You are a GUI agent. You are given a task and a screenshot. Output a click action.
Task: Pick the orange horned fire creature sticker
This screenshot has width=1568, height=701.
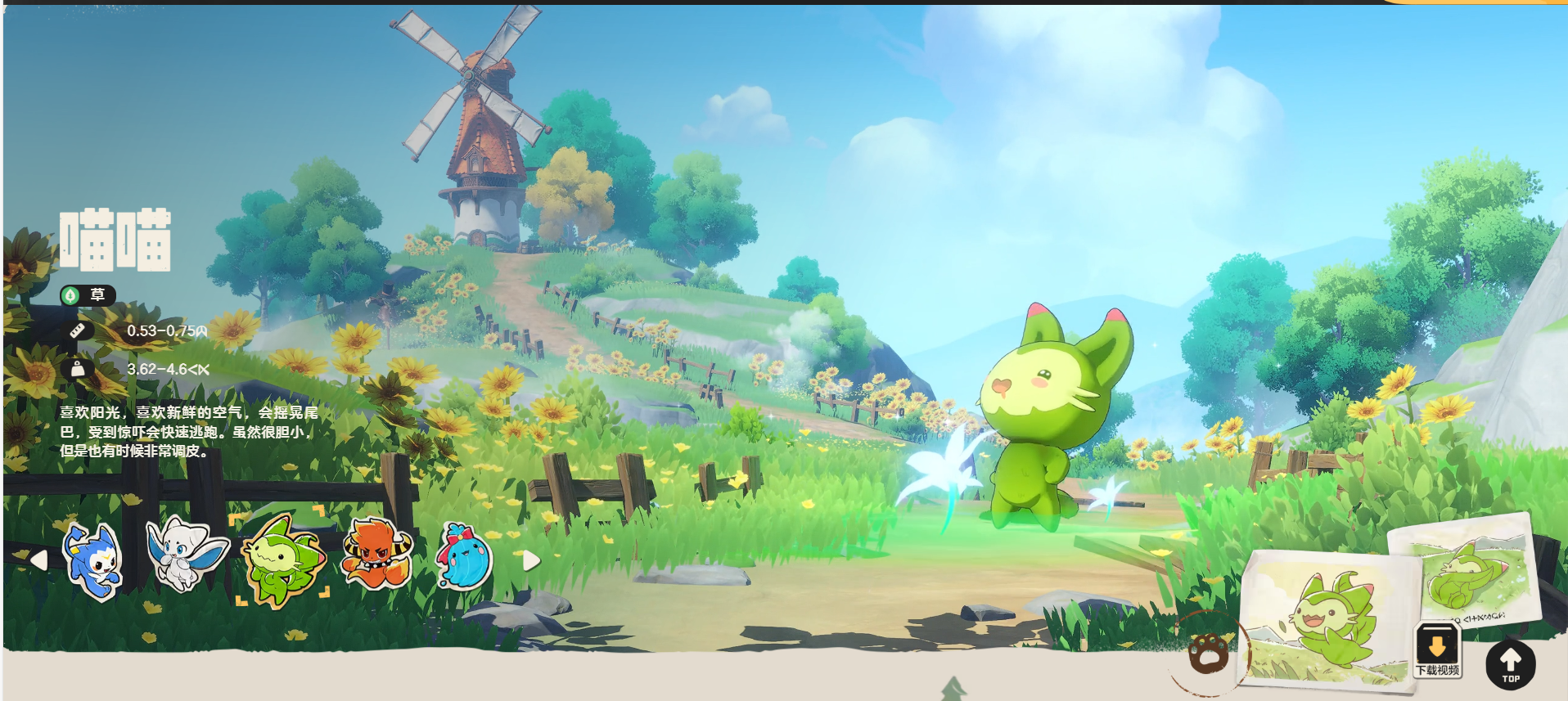tap(376, 555)
